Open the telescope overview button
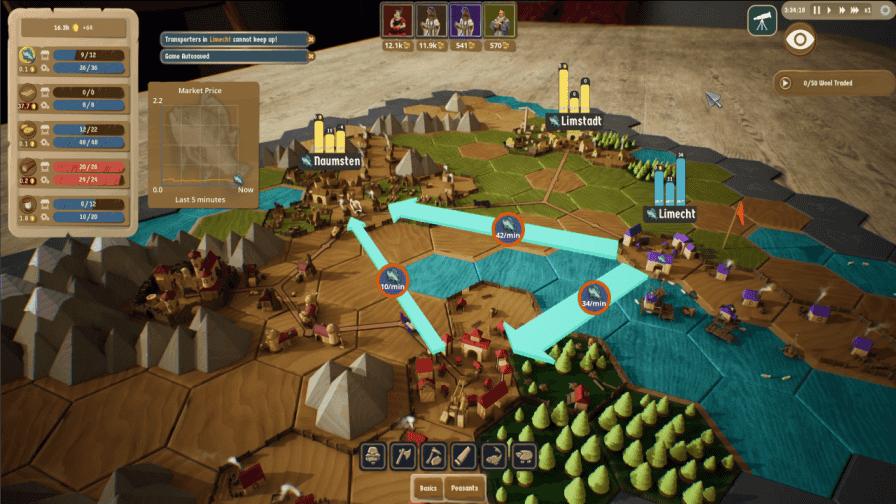 [762, 19]
